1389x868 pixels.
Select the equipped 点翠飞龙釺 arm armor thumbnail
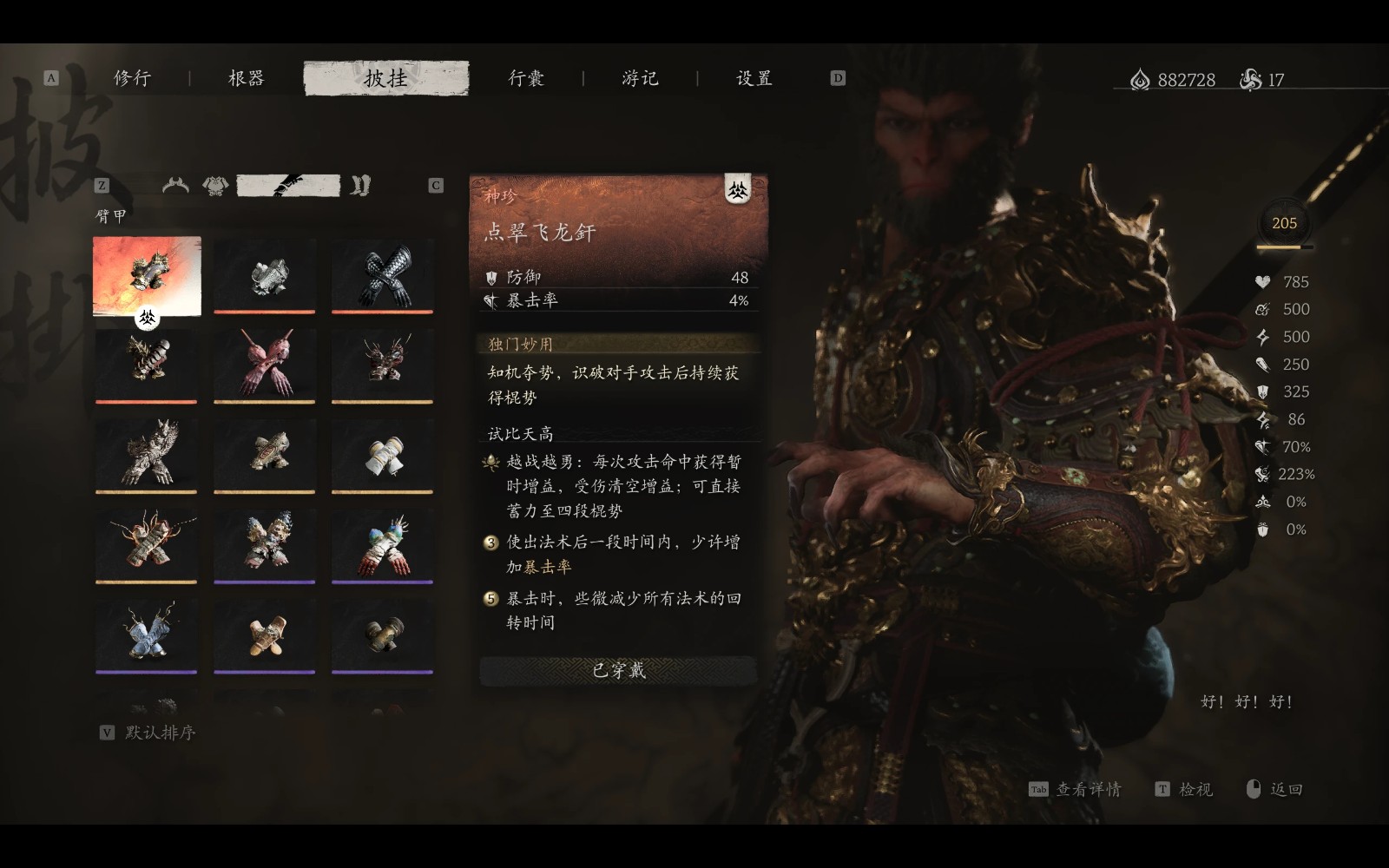147,276
